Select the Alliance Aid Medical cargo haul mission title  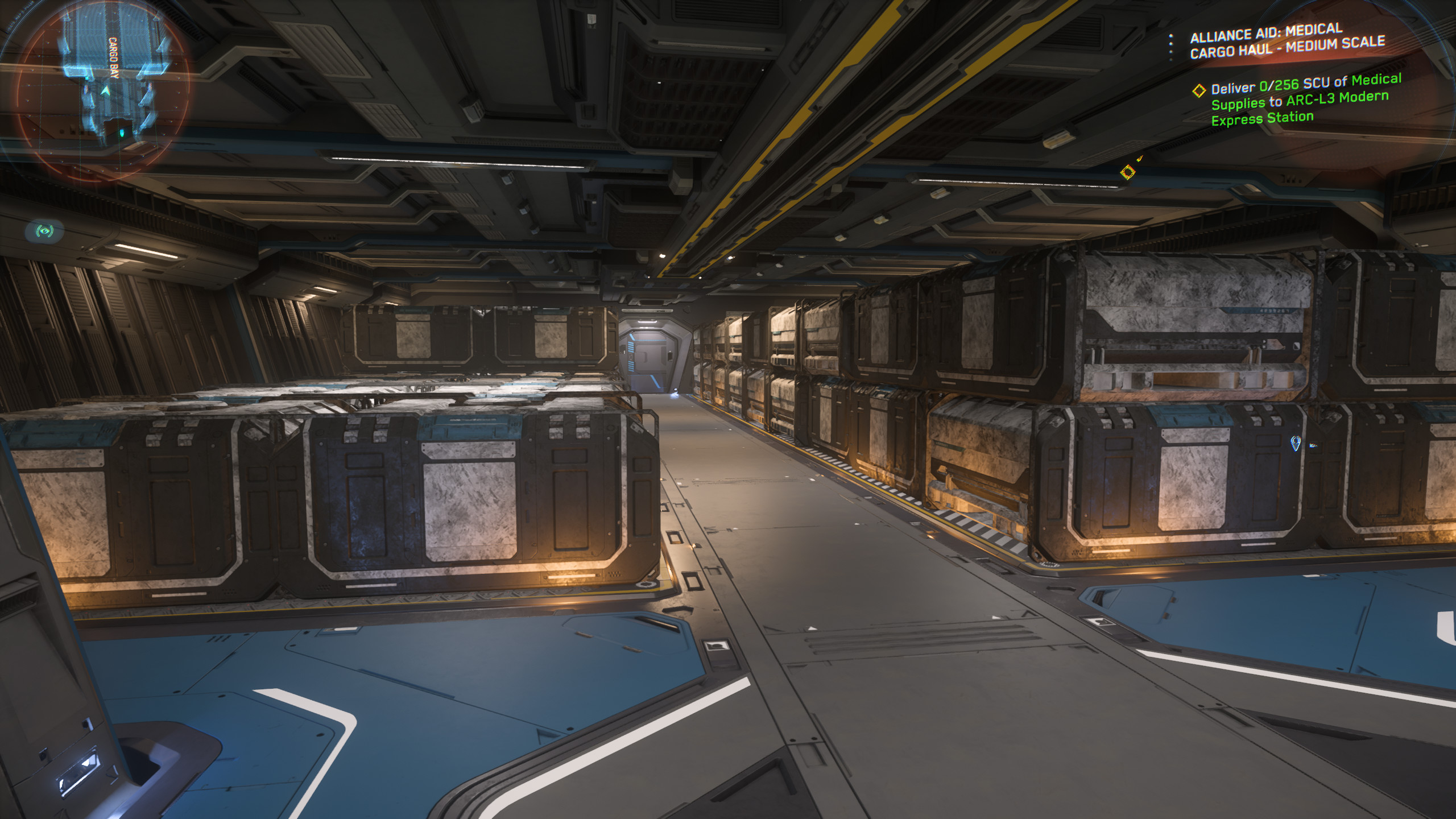click(1287, 41)
